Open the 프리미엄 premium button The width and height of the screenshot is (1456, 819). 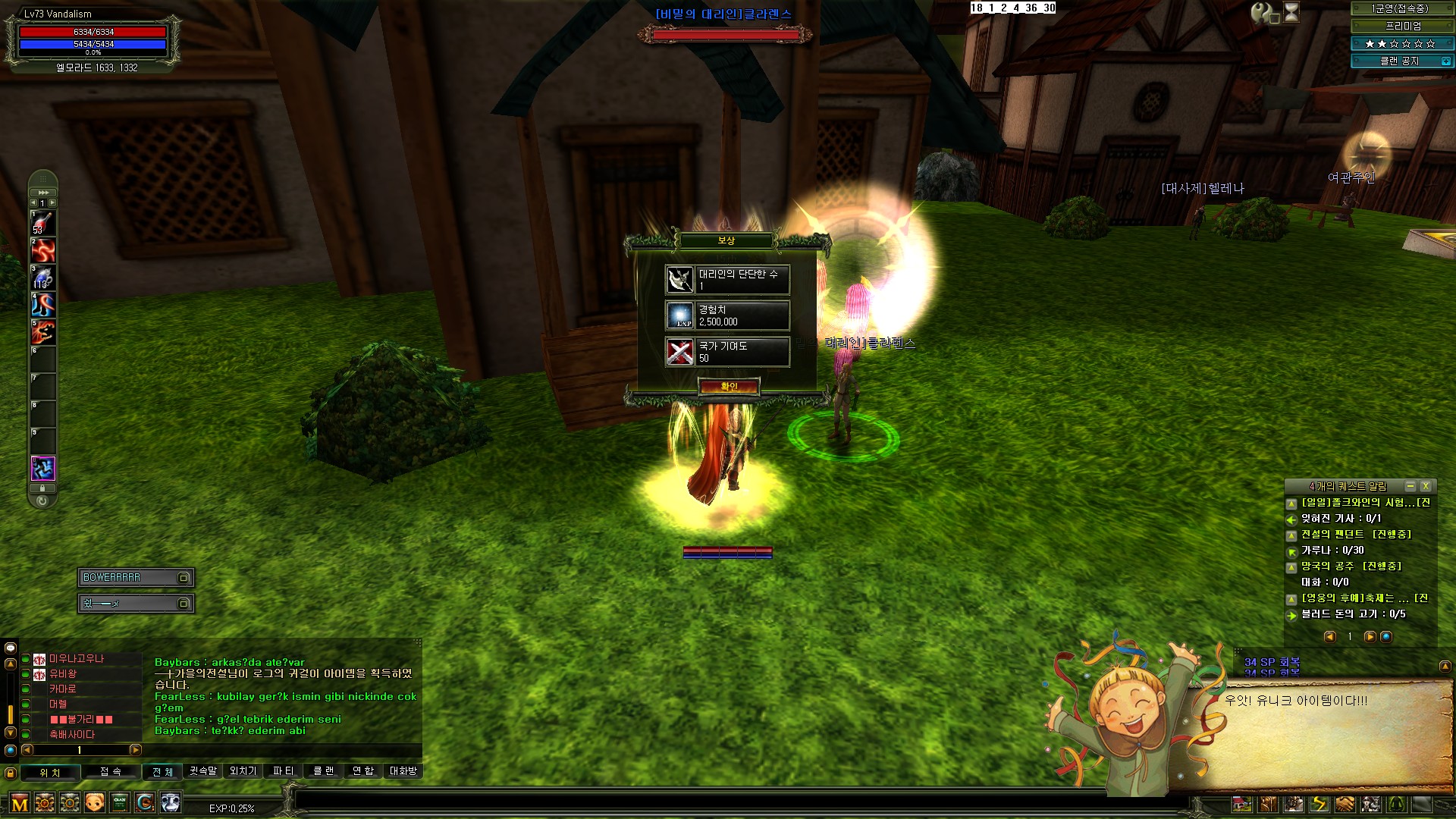[1403, 26]
